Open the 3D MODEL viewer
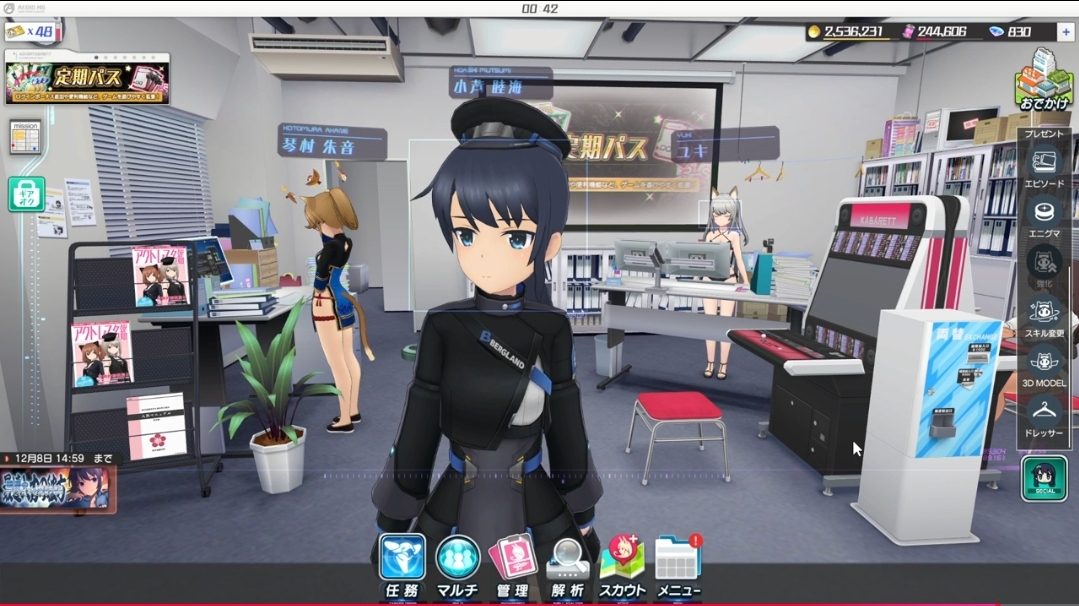Screen dimensions: 1079x606 coord(1044,364)
